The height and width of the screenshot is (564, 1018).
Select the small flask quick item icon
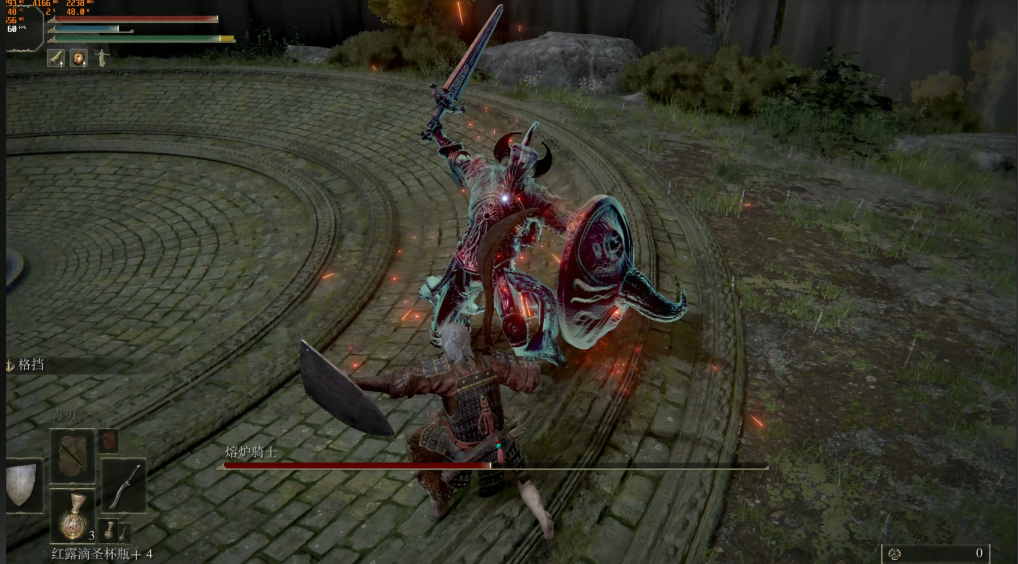(109, 530)
